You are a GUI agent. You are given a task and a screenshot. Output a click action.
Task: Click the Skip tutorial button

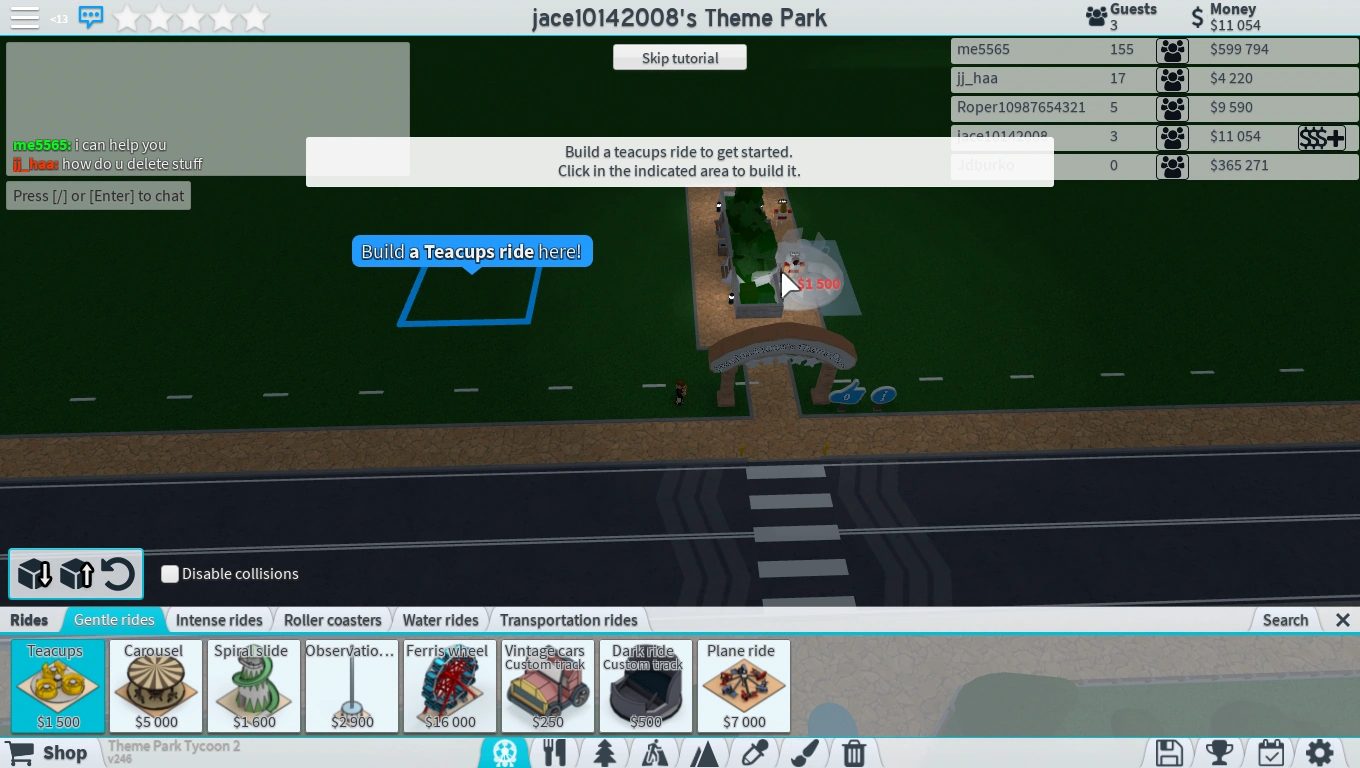[679, 57]
